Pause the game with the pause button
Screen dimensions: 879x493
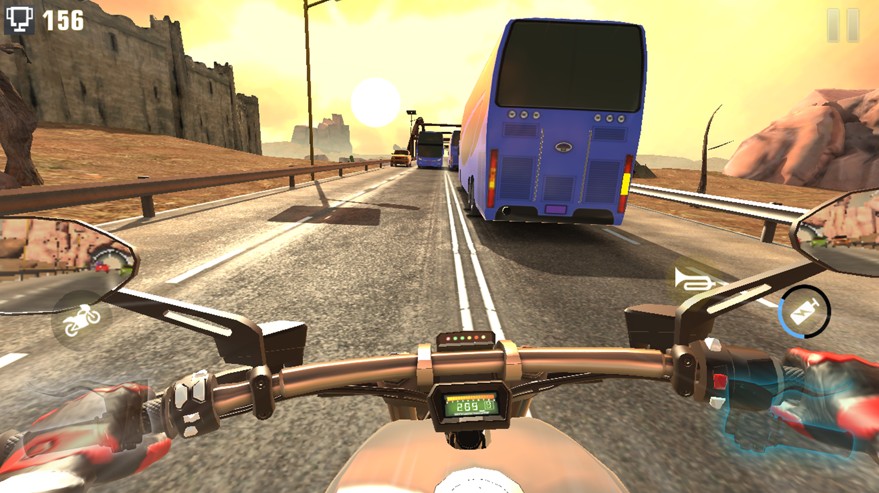(842, 25)
